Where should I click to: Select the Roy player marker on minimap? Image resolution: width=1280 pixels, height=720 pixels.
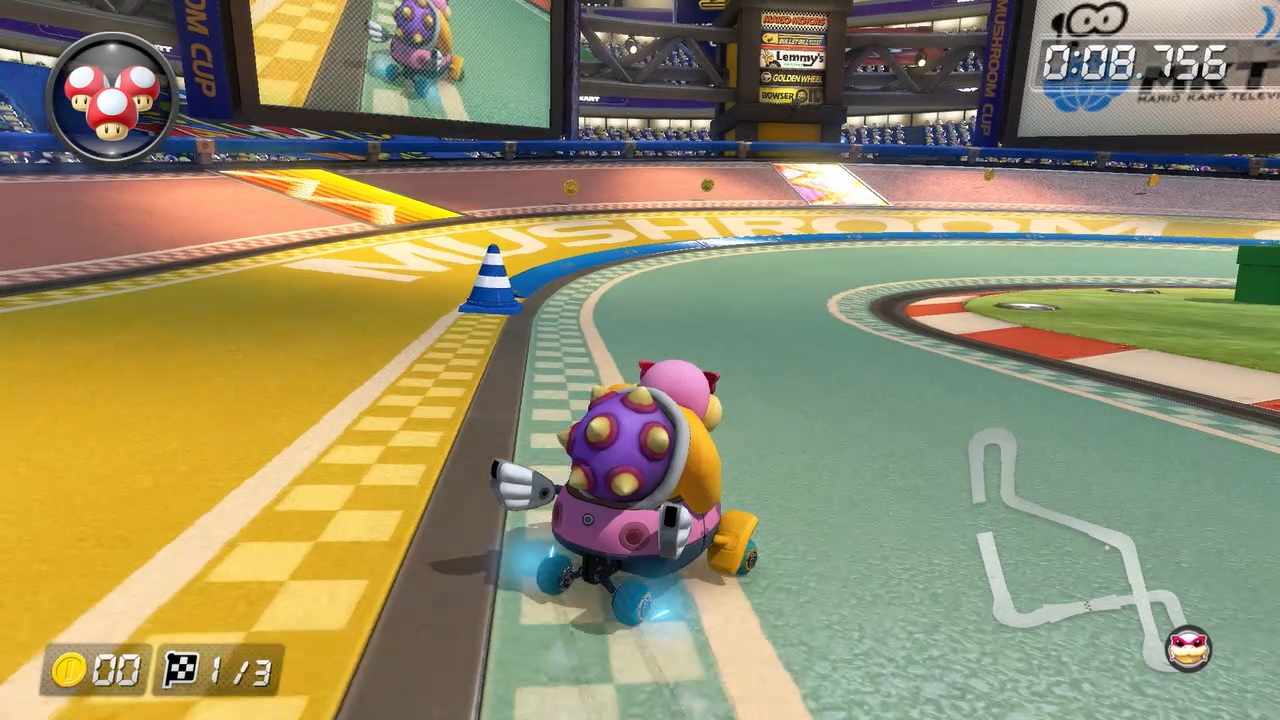click(x=1188, y=649)
